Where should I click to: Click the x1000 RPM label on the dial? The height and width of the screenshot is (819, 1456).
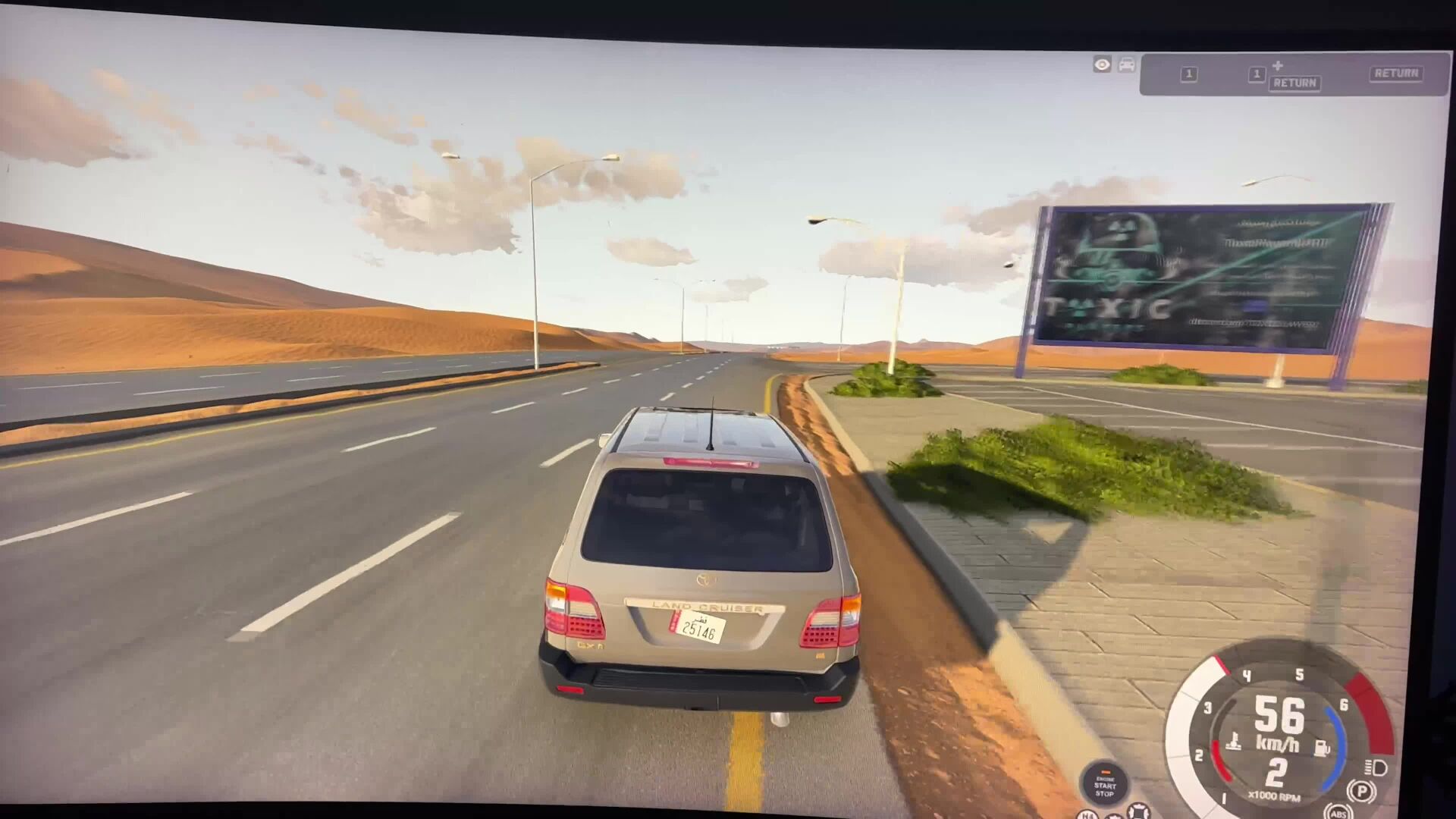point(1275,797)
